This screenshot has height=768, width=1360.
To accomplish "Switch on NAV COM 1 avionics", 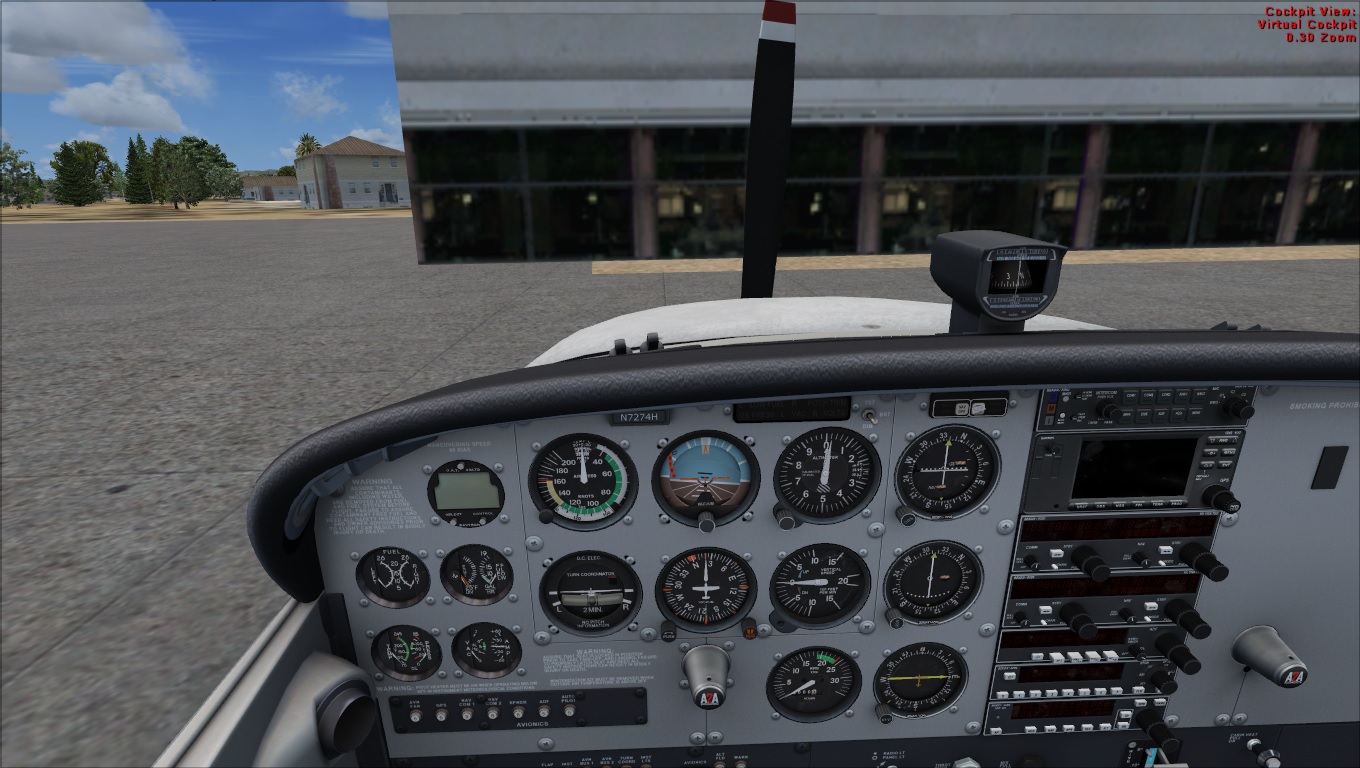I will point(466,714).
